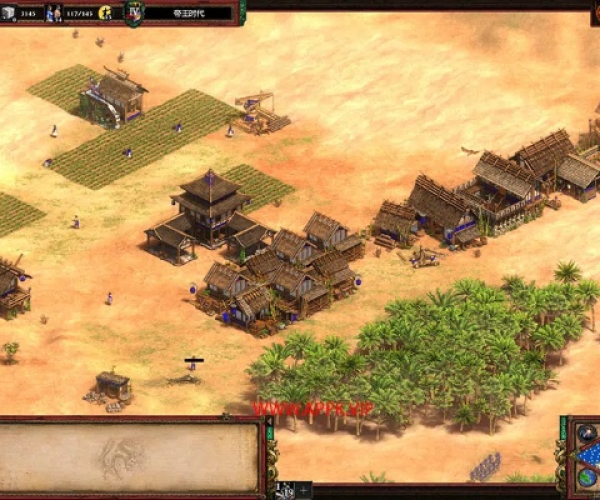Click the villager population icon in top bar

point(54,13)
